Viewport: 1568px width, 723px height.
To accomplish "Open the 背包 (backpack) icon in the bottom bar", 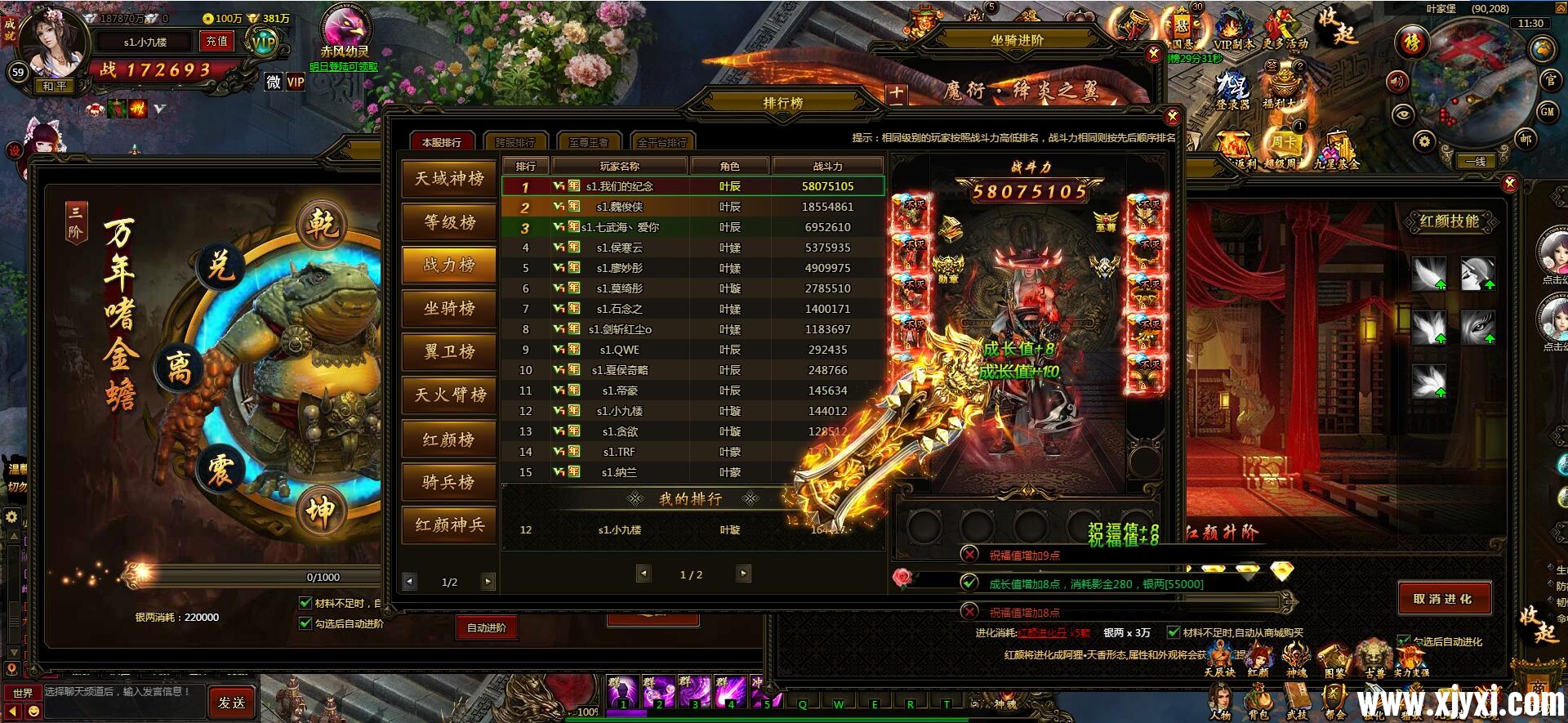I will tap(1260, 694).
